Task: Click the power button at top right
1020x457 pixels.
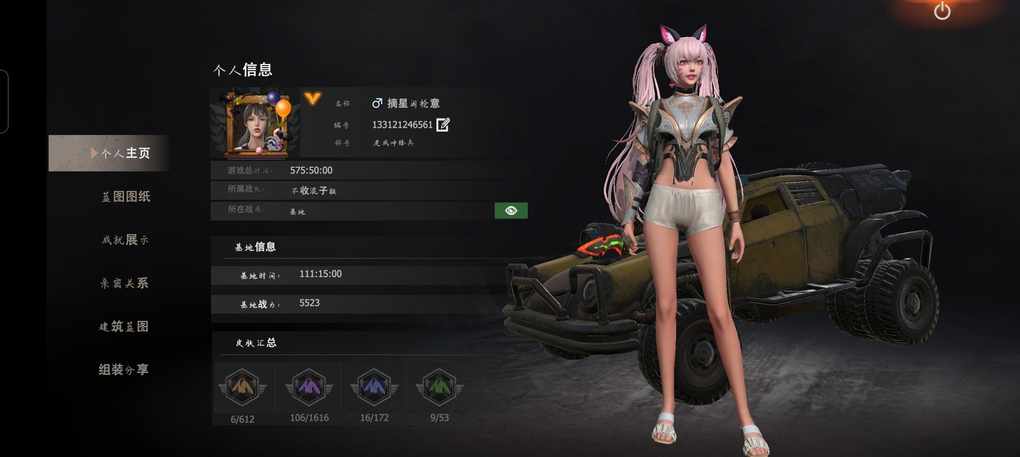Action: click(x=942, y=11)
